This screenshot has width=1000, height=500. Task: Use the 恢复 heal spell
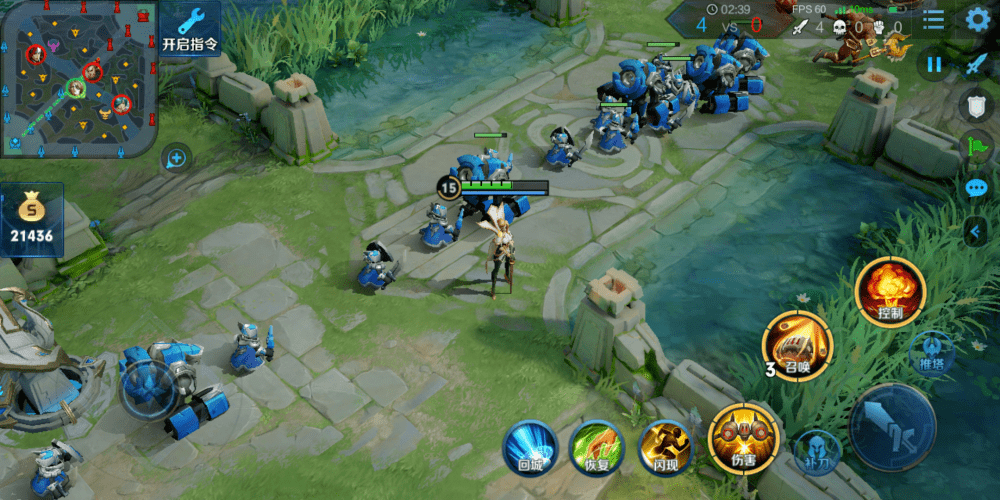(x=596, y=446)
